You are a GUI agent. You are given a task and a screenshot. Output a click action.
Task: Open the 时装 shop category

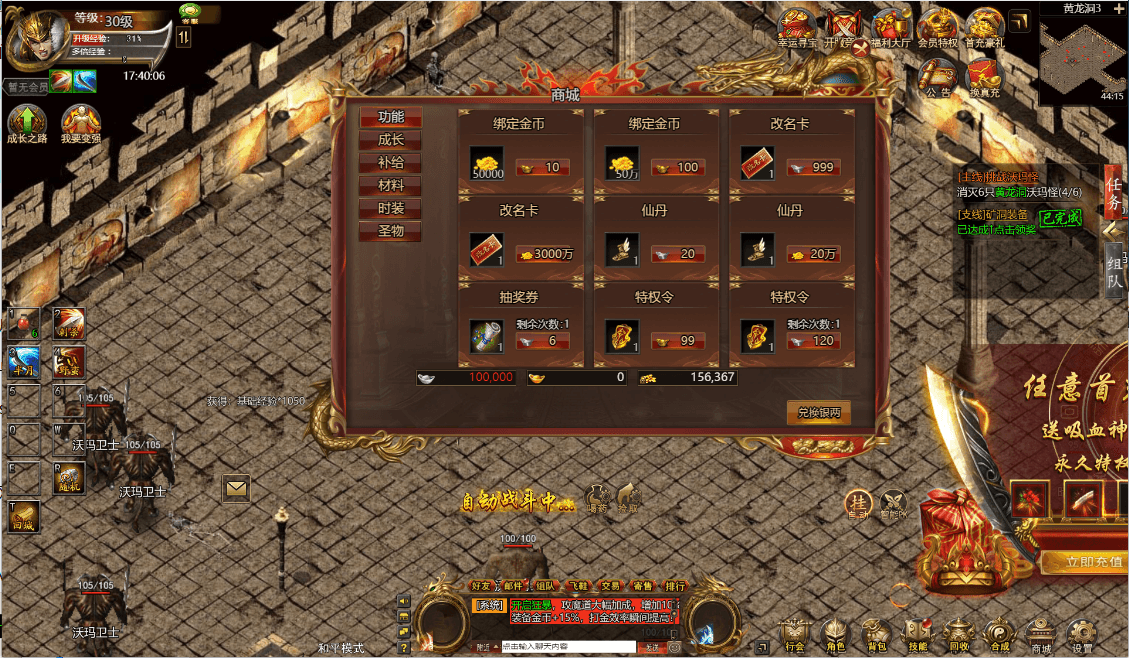tap(391, 209)
